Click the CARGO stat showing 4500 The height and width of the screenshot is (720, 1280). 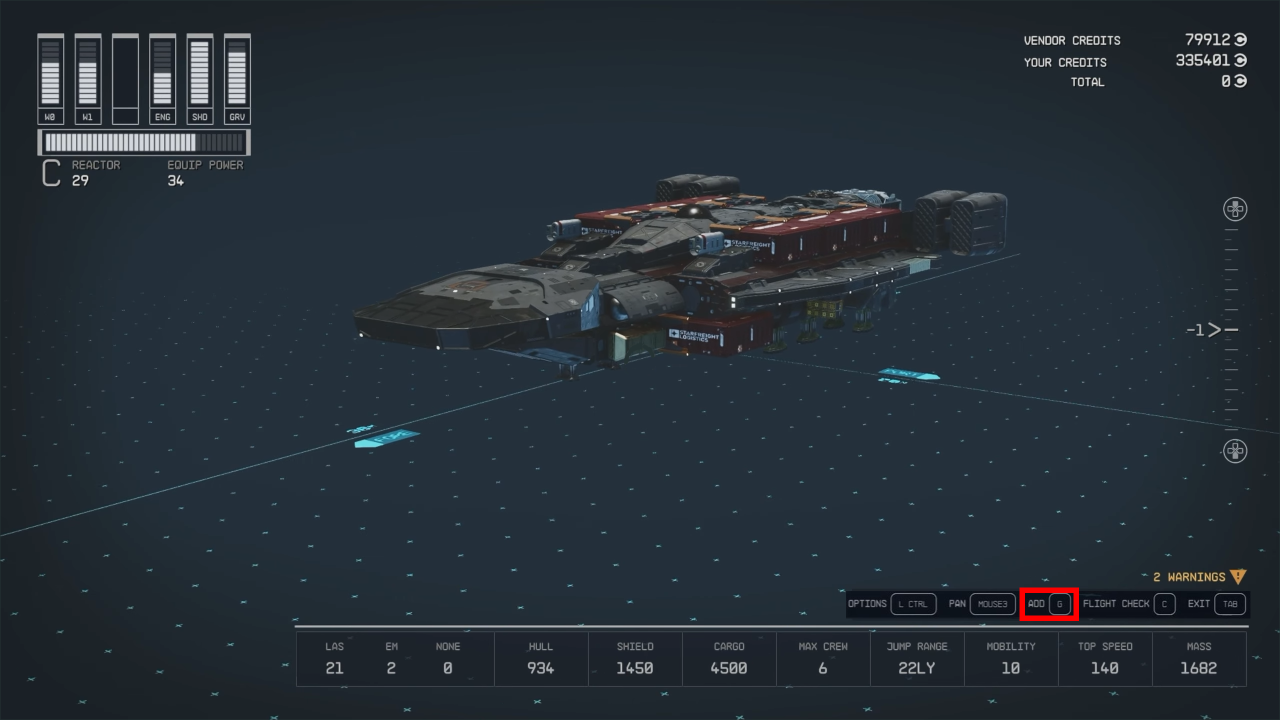728,658
